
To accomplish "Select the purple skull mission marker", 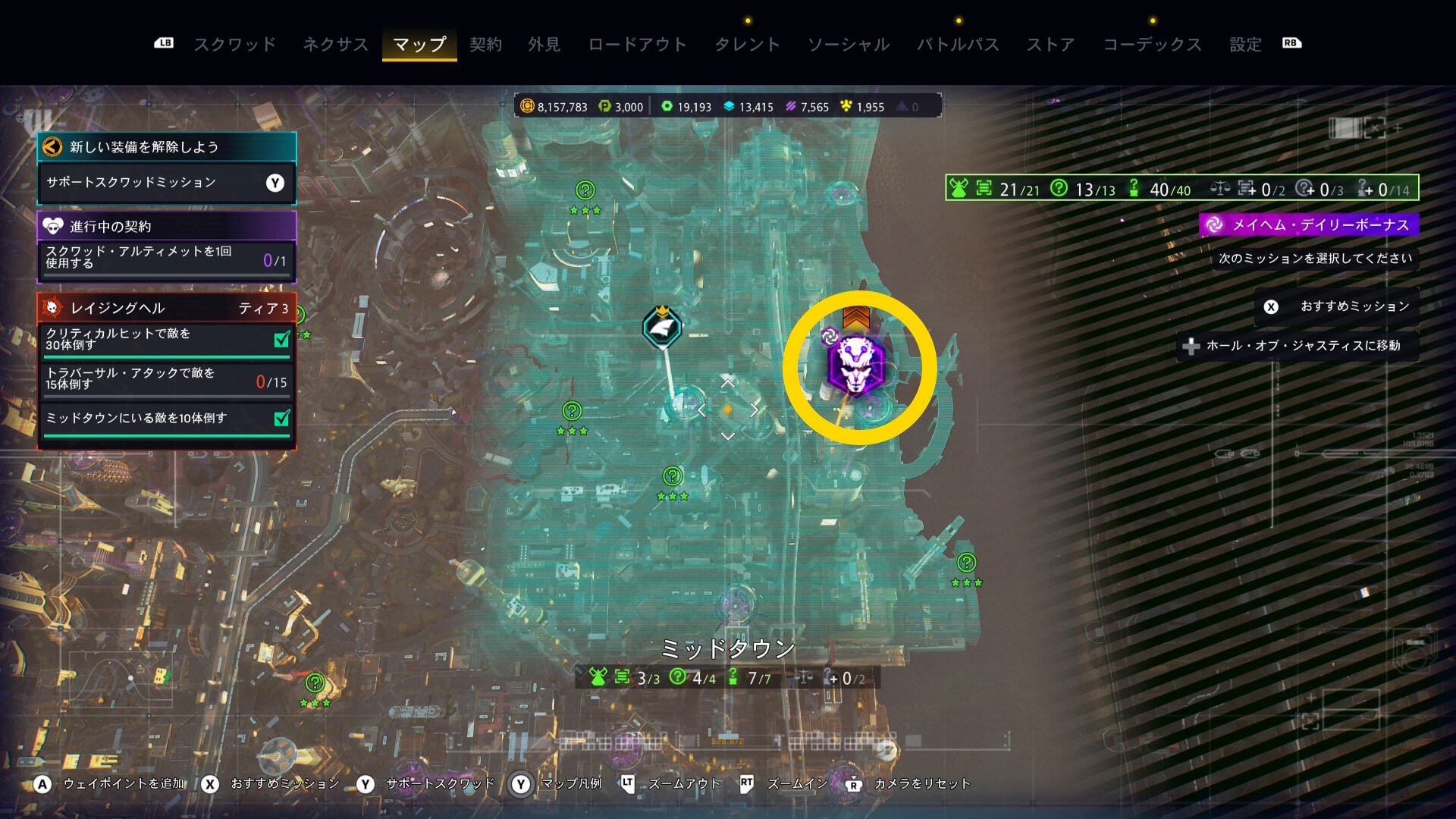I will tap(856, 366).
